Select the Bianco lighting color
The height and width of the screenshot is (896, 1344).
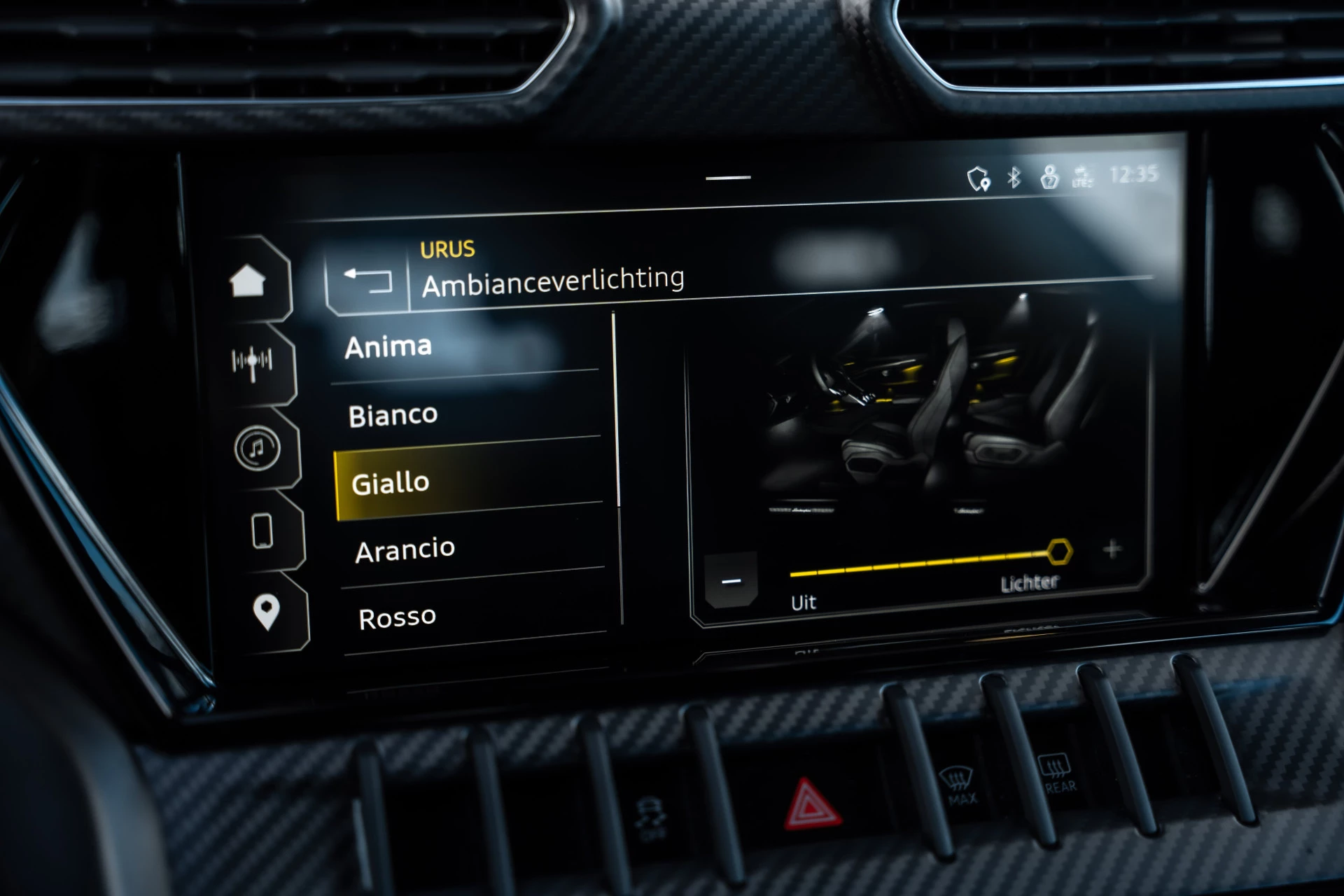(x=392, y=414)
